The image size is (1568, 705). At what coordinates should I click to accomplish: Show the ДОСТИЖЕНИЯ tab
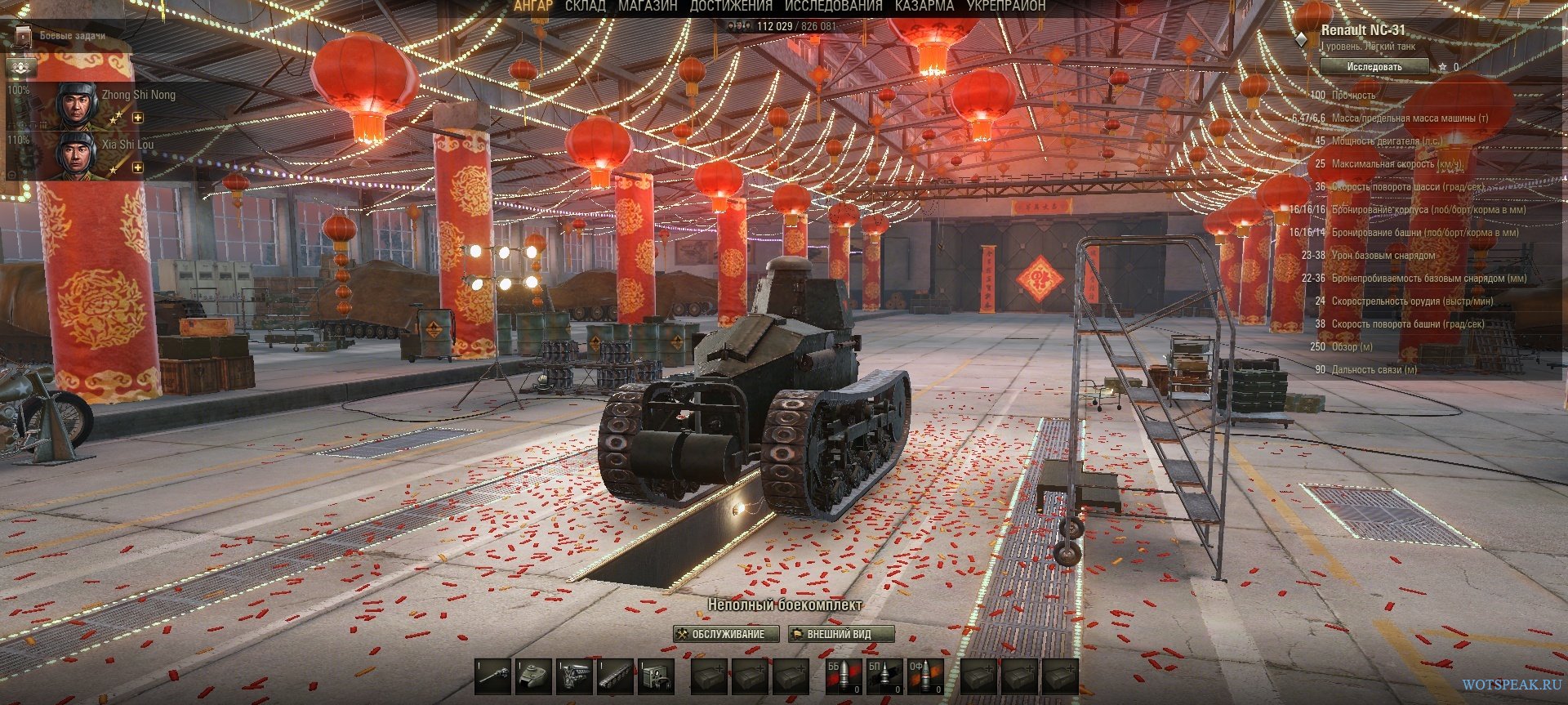[x=730, y=6]
